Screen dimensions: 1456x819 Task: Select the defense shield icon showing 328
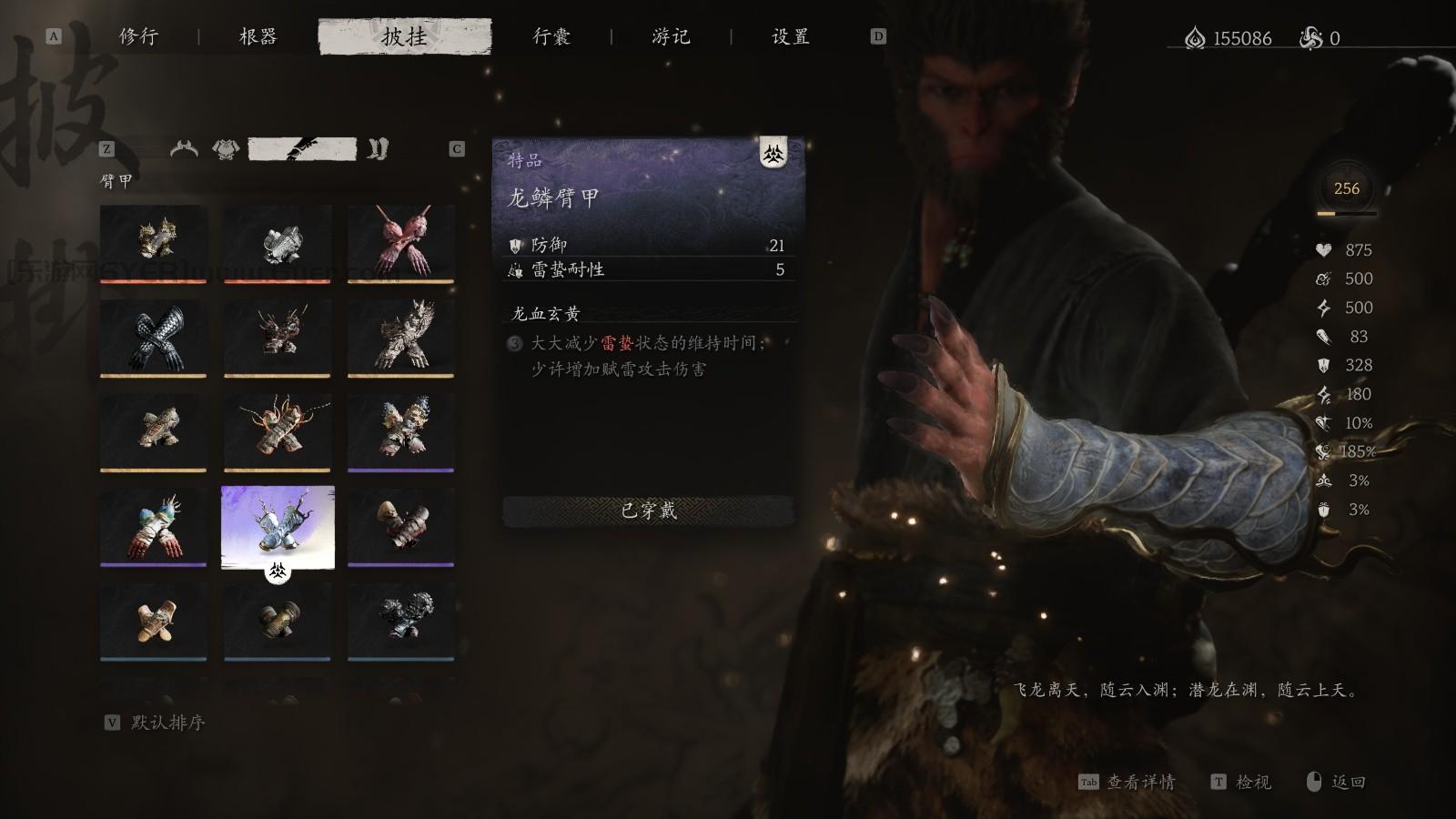(1323, 364)
